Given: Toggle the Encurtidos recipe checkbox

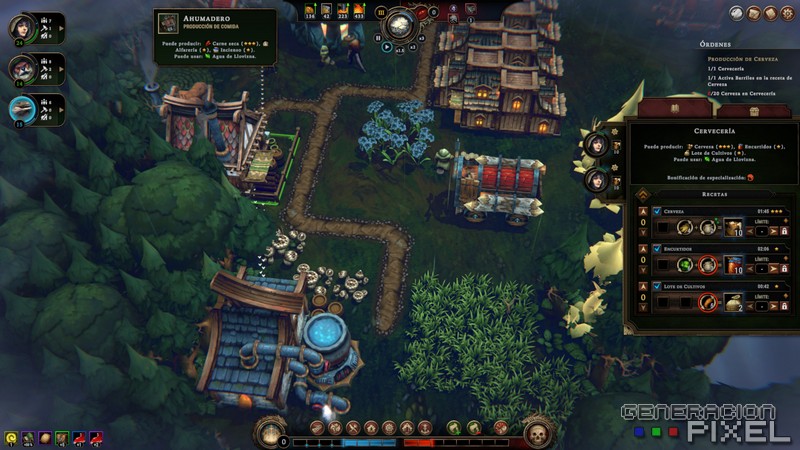Looking at the screenshot, I should pyautogui.click(x=656, y=249).
